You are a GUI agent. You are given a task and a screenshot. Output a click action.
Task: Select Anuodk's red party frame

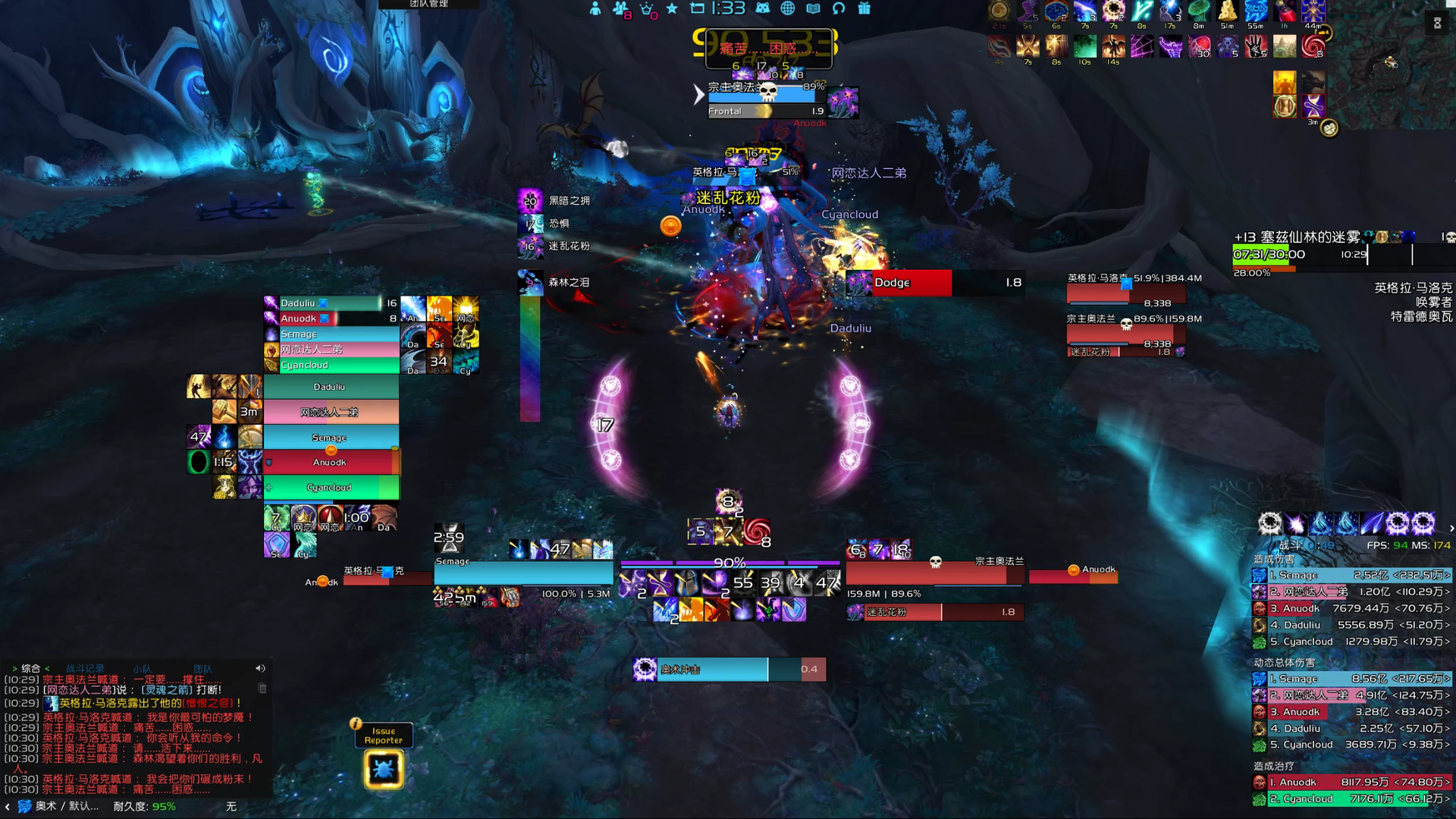tap(331, 462)
